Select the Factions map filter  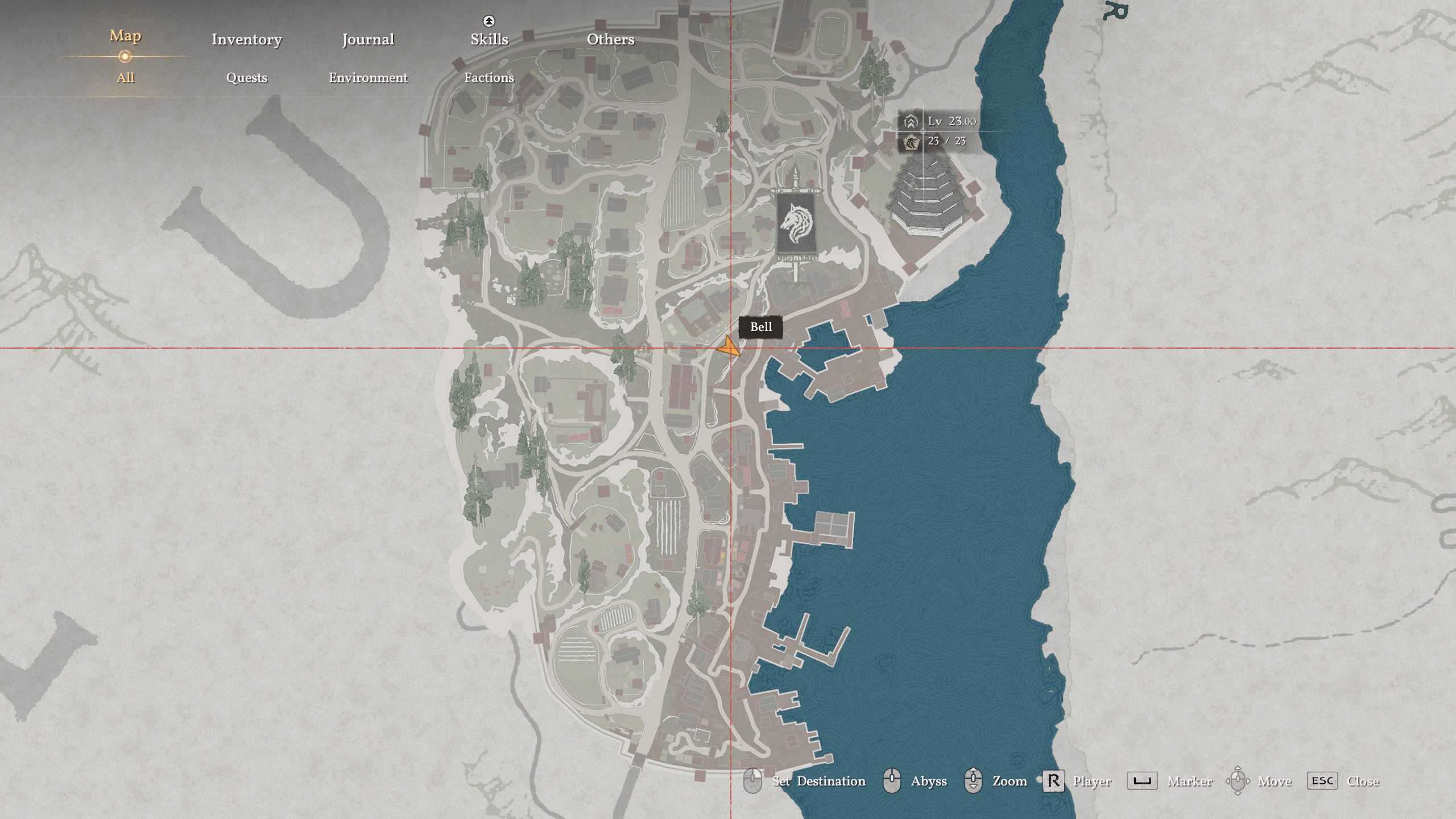(x=489, y=77)
